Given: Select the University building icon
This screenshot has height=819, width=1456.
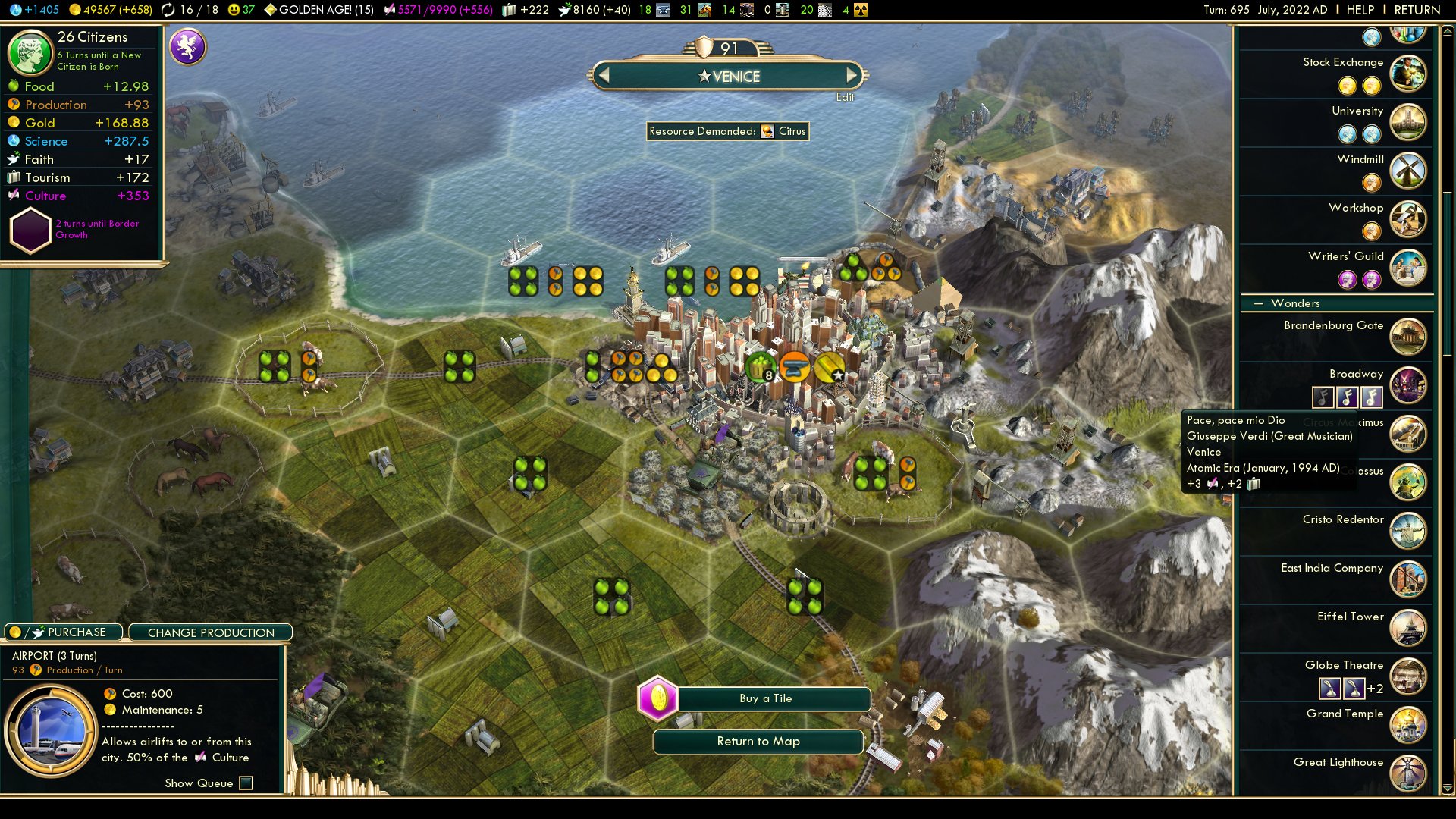Looking at the screenshot, I should [1408, 121].
